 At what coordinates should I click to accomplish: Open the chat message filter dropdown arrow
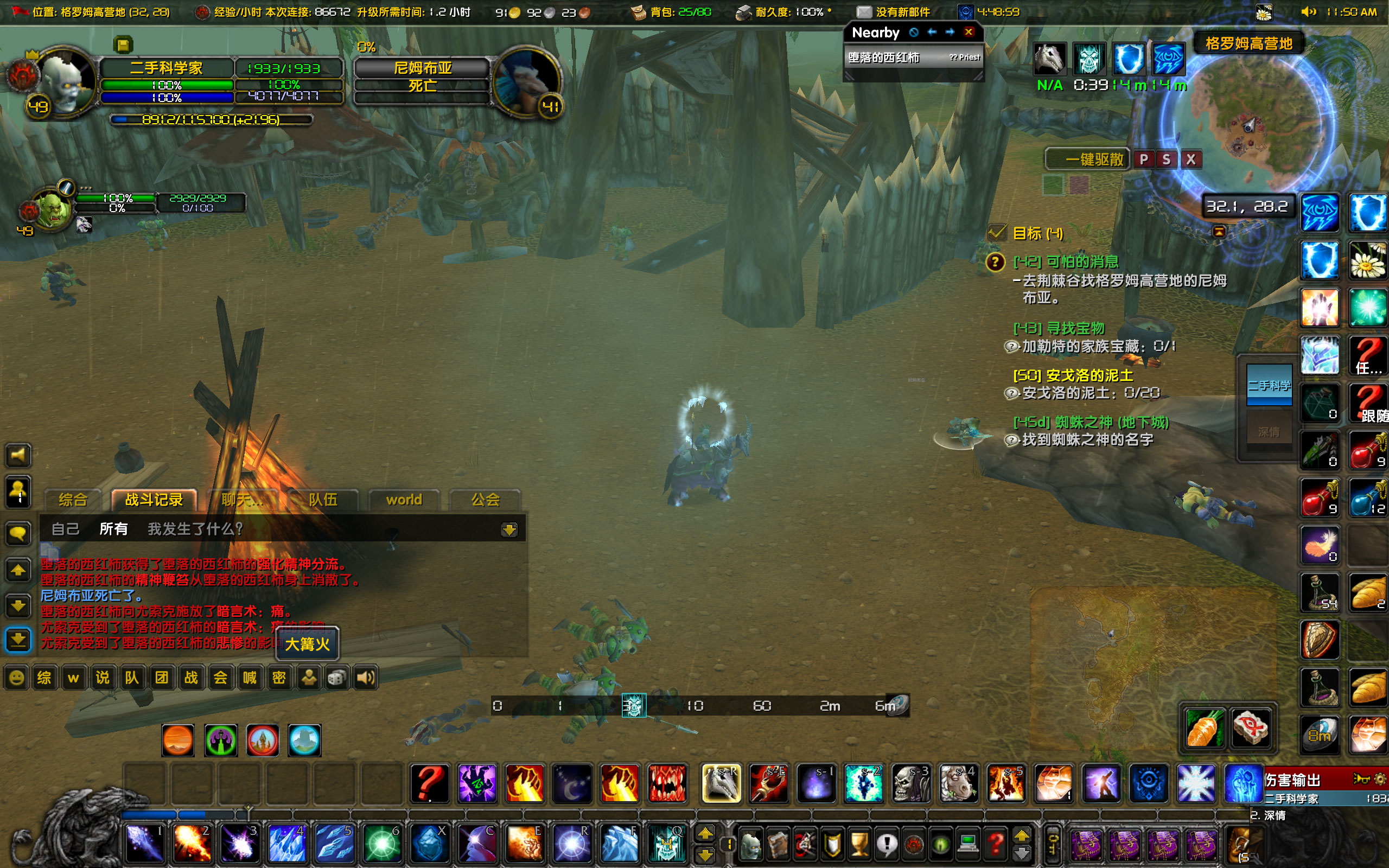(x=509, y=529)
